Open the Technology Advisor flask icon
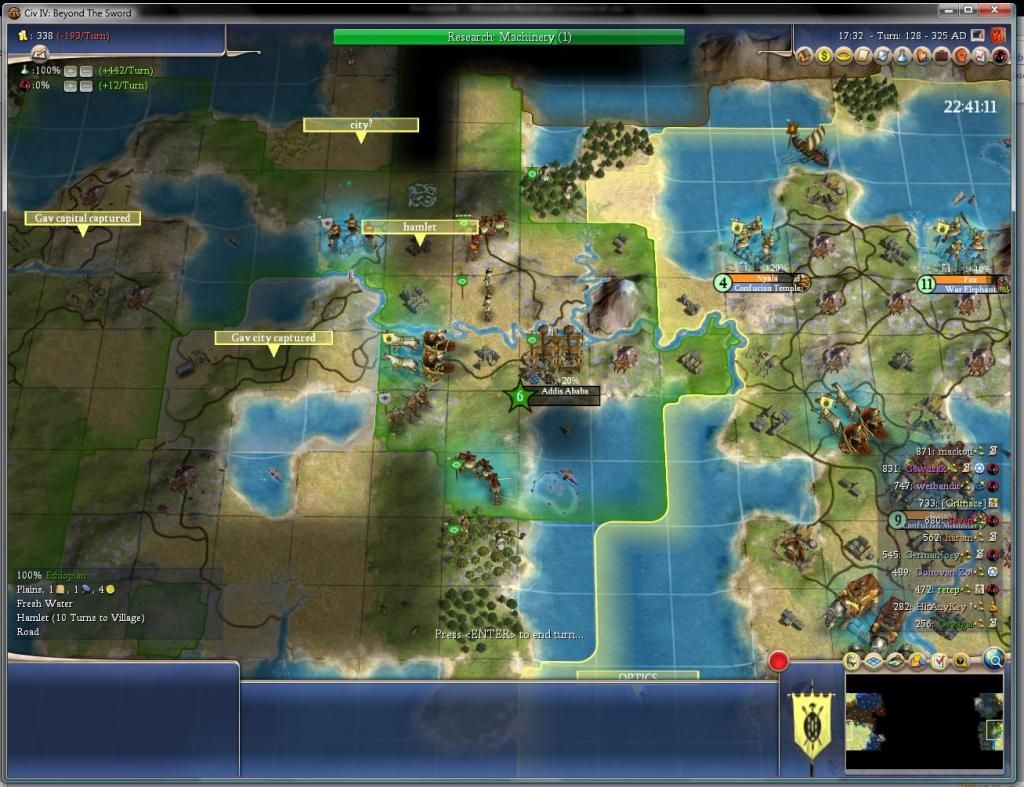1024x787 pixels. (x=904, y=57)
